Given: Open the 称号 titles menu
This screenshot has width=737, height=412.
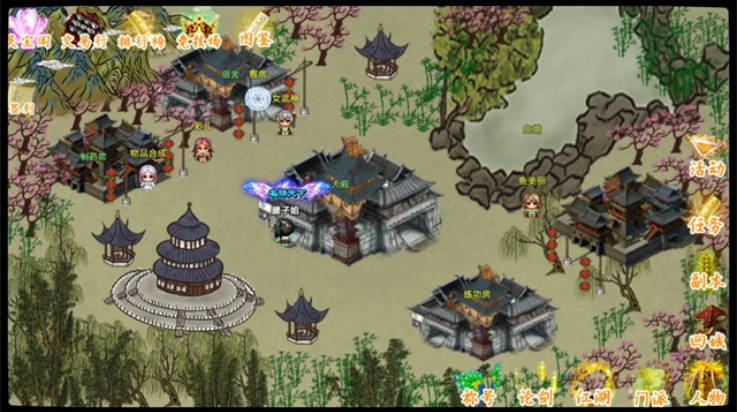Looking at the screenshot, I should pyautogui.click(x=477, y=386).
